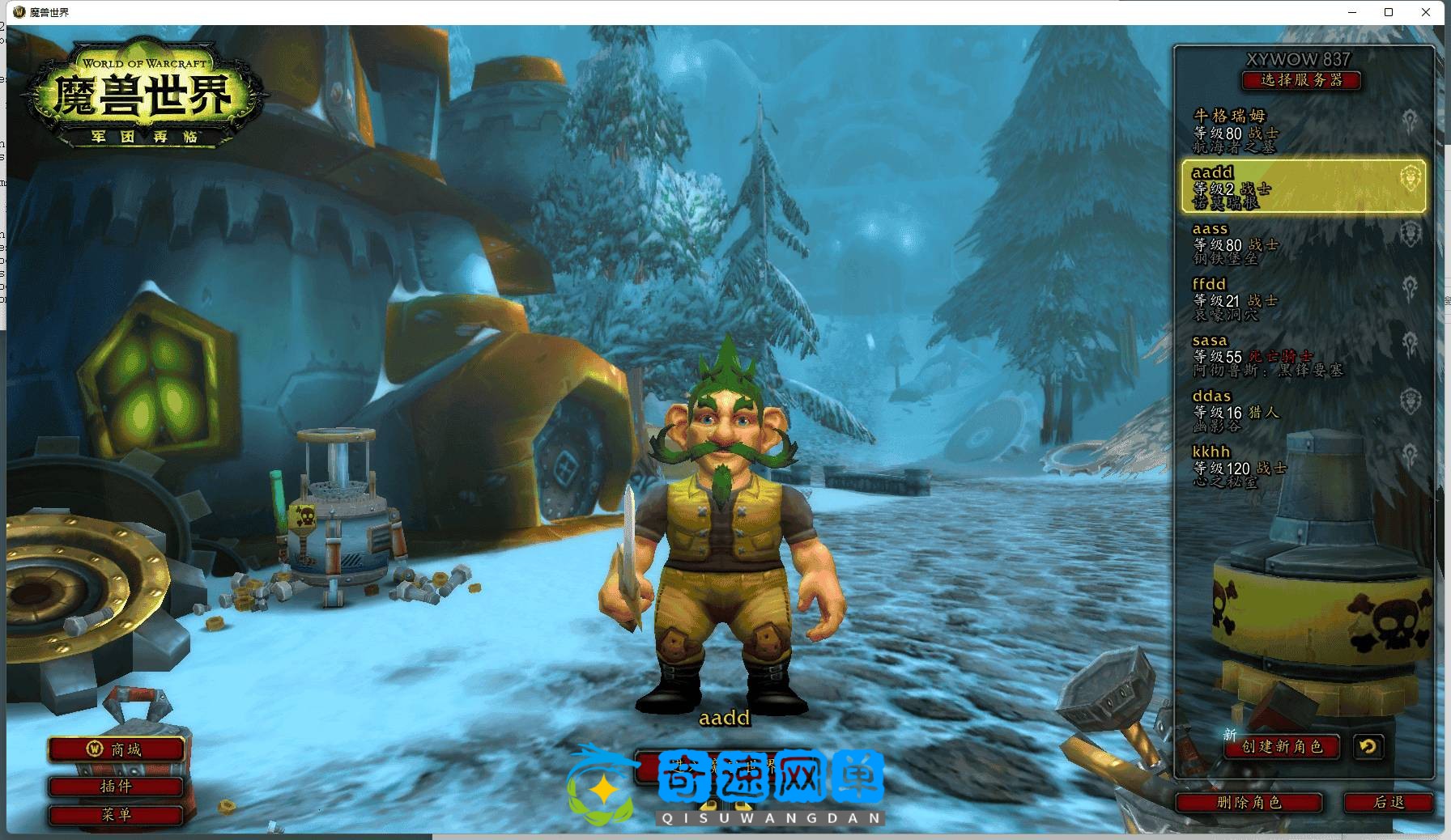Click 选择服务器 to change realm
The width and height of the screenshot is (1451, 840).
point(1301,80)
